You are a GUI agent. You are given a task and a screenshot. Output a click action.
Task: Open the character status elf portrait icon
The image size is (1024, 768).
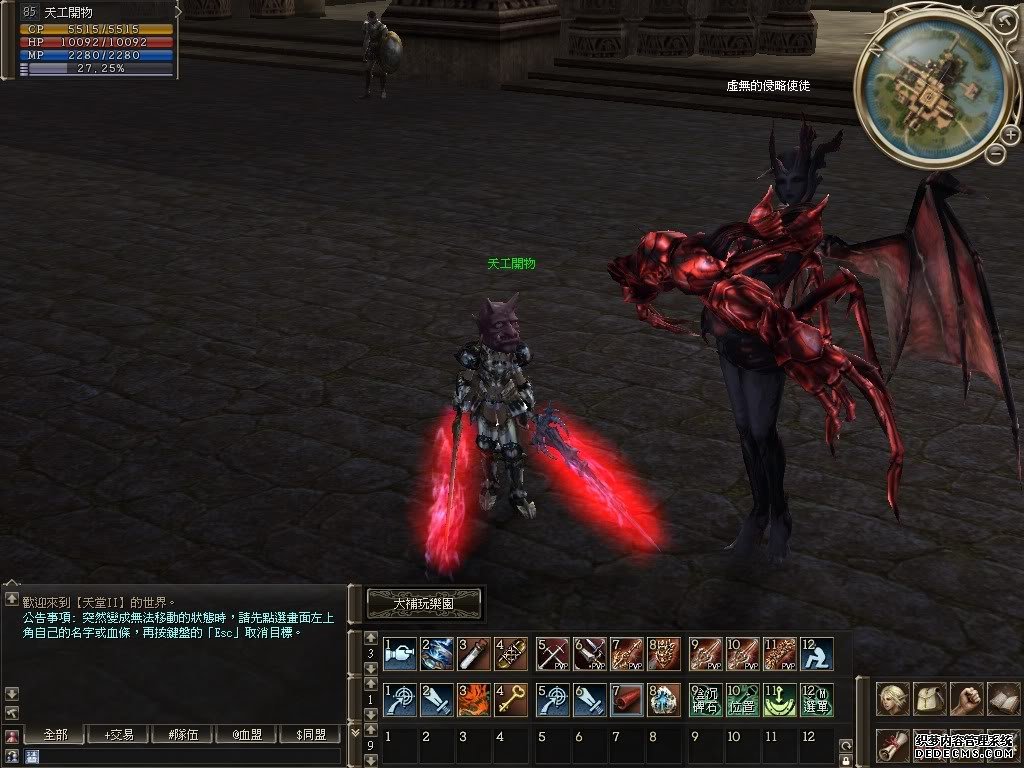(892, 698)
